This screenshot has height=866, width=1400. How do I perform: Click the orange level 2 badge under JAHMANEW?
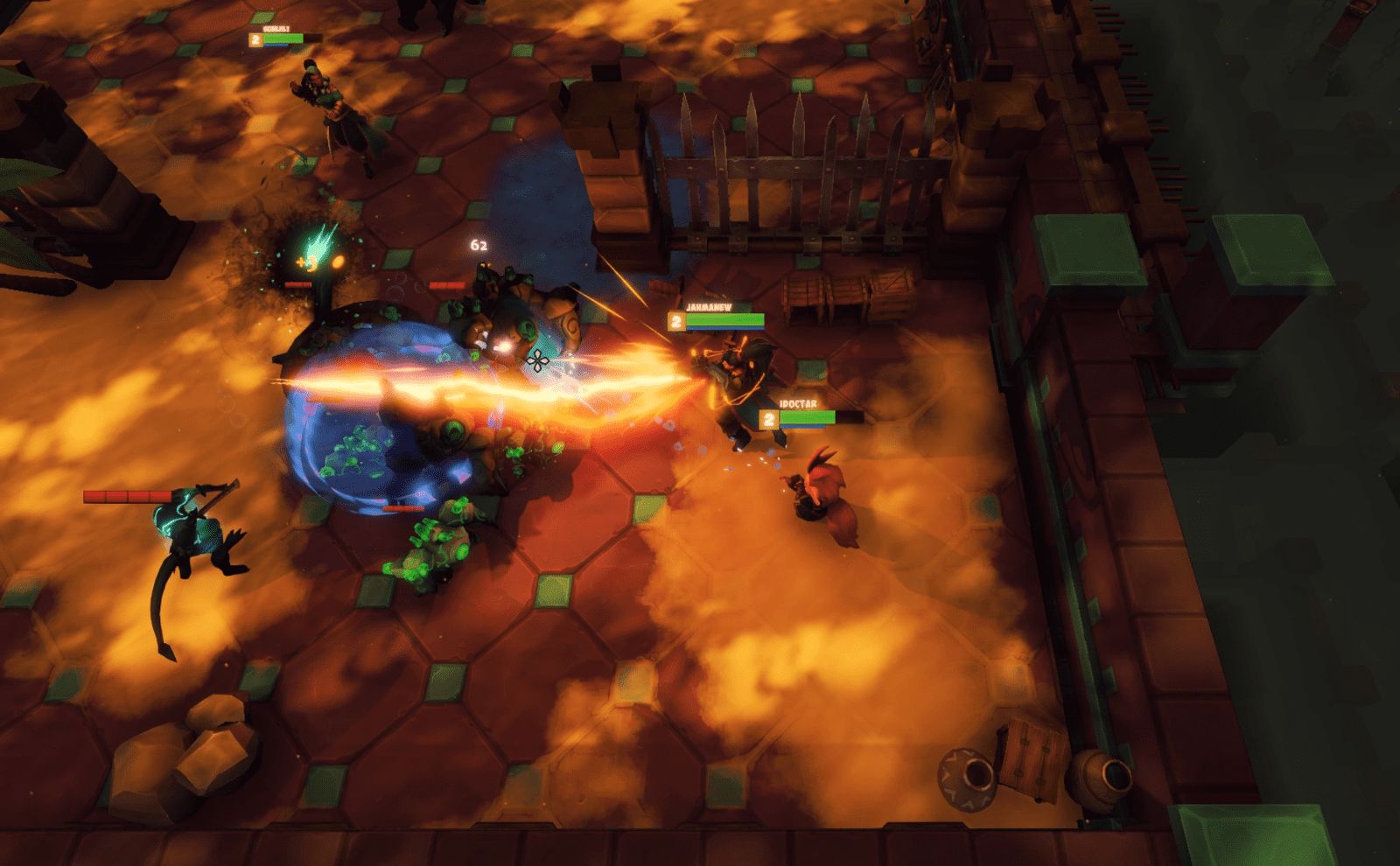[676, 320]
